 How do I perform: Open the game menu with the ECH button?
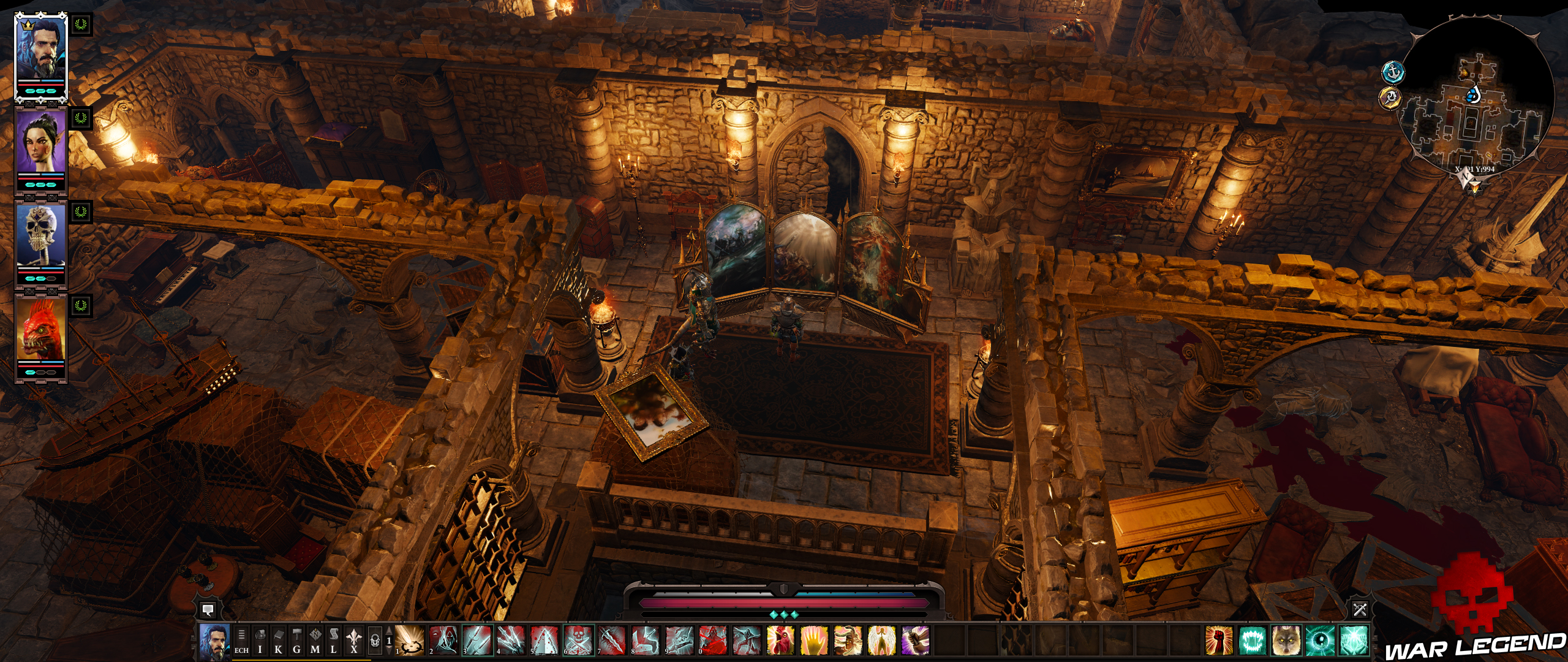click(241, 642)
